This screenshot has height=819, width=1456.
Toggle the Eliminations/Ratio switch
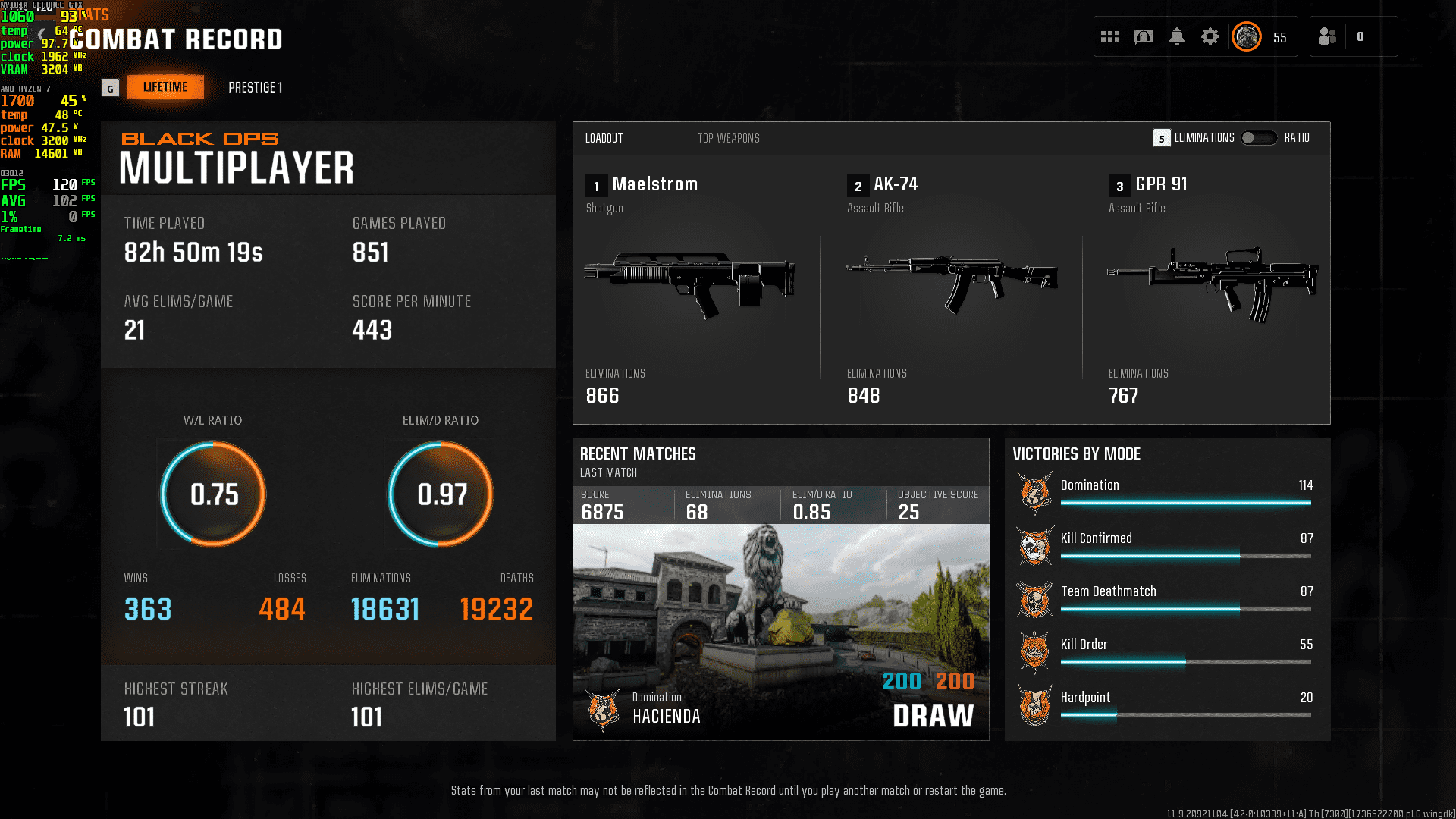point(1259,138)
